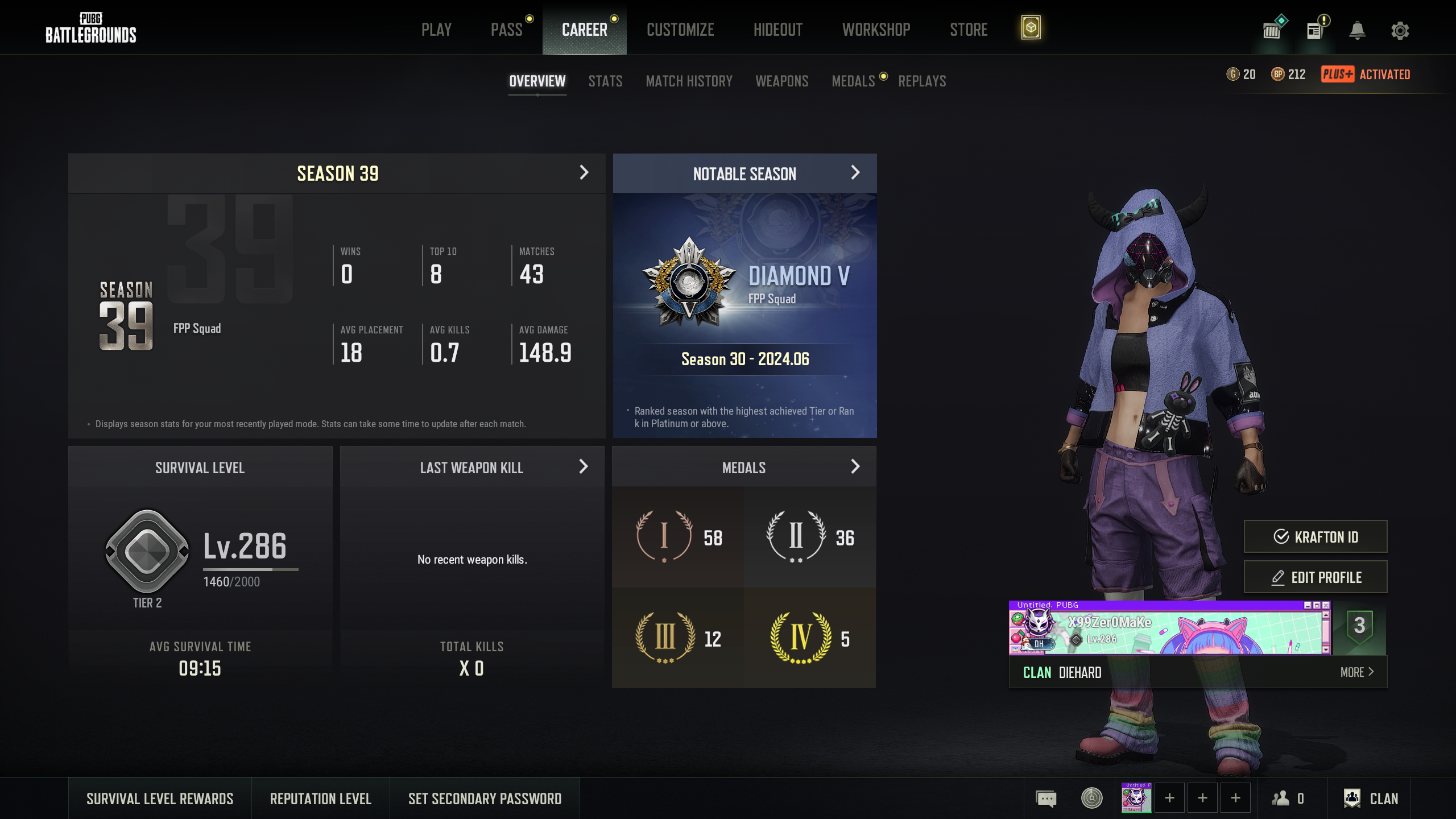
Task: Show MORE clan info for DIEHARD
Action: (1356, 672)
